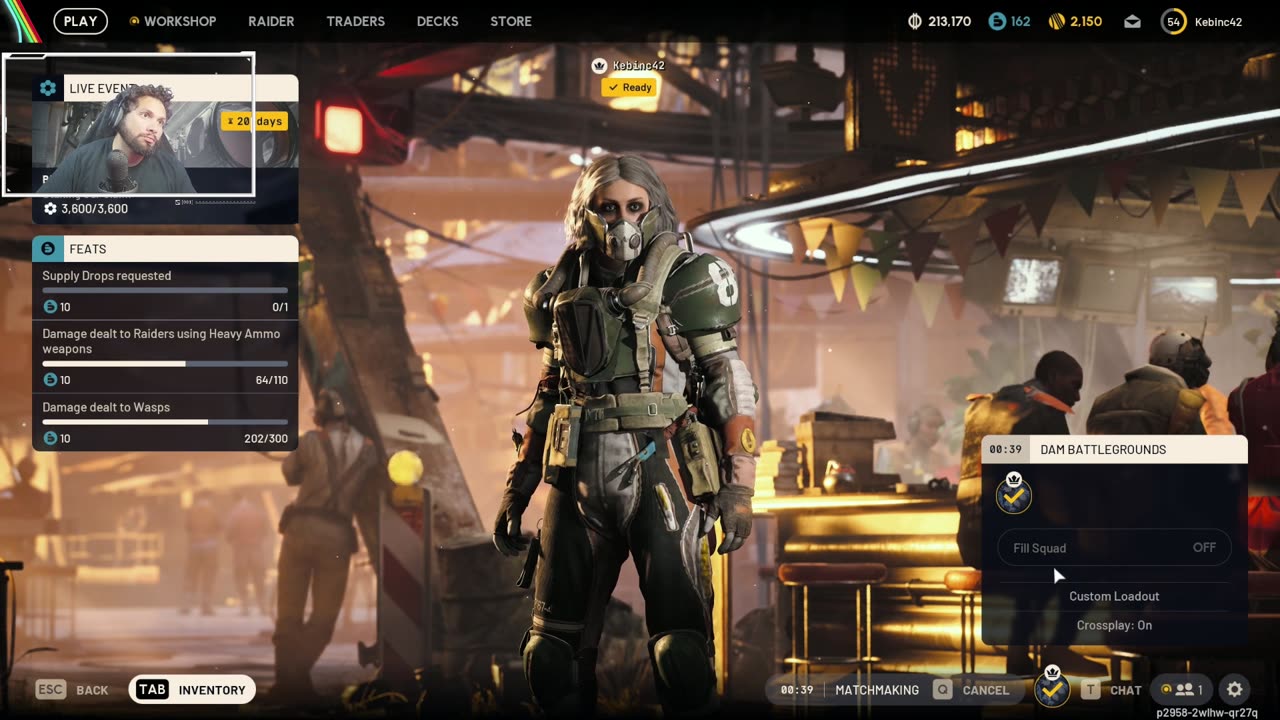Open the Kebinc42 player profile
Image resolution: width=1280 pixels, height=720 pixels.
coord(1203,21)
